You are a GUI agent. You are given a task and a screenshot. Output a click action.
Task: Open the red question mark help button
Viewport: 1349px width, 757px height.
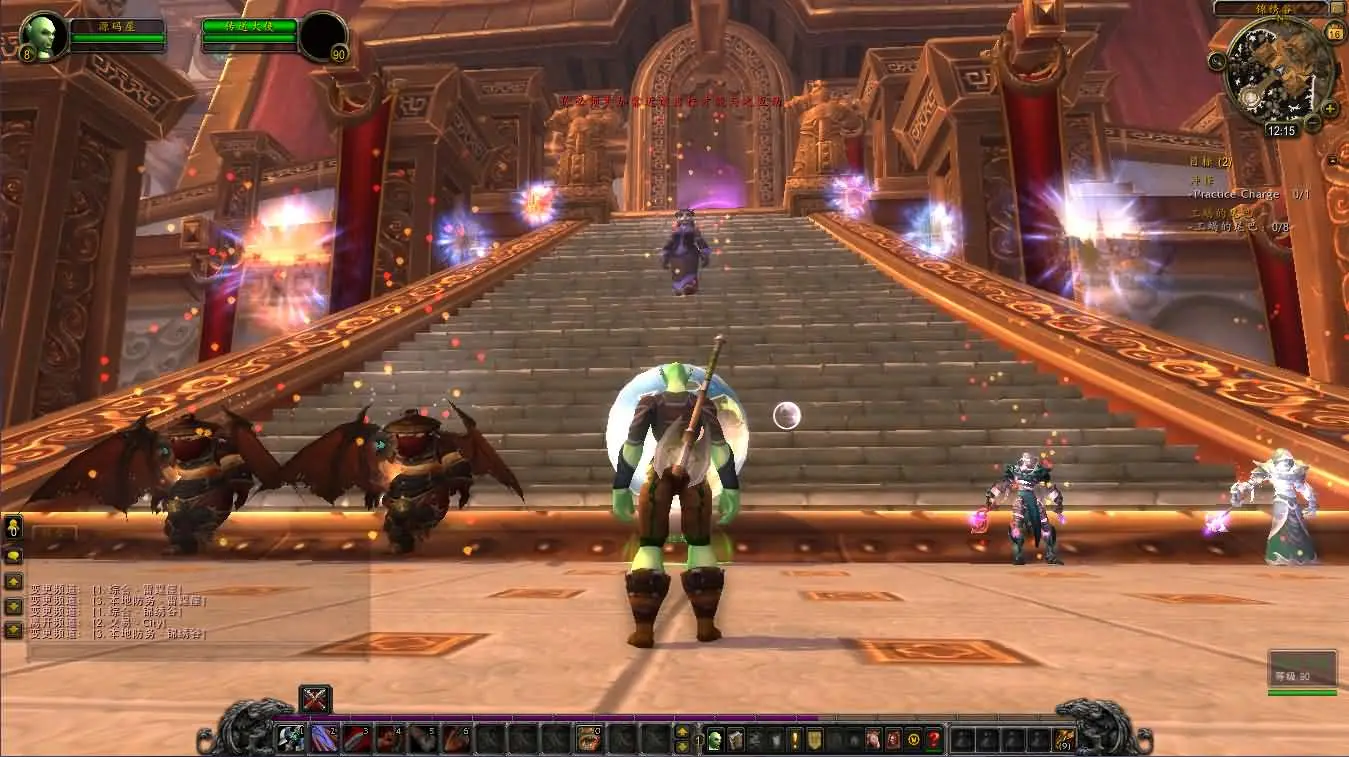934,740
